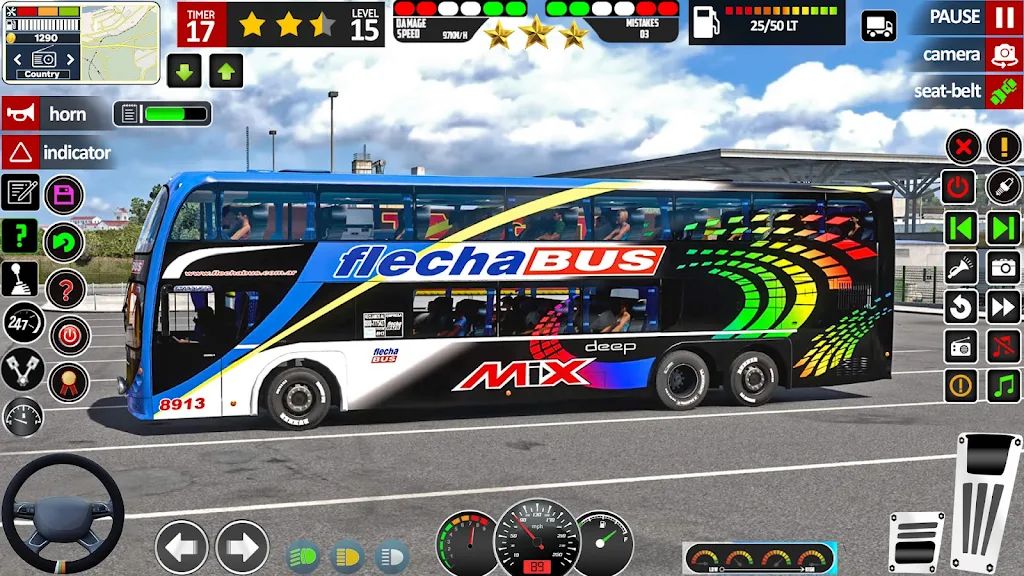Screen dimensions: 1024x576
Task: Save the game using the pink floppy disk icon
Action: [x=64, y=193]
